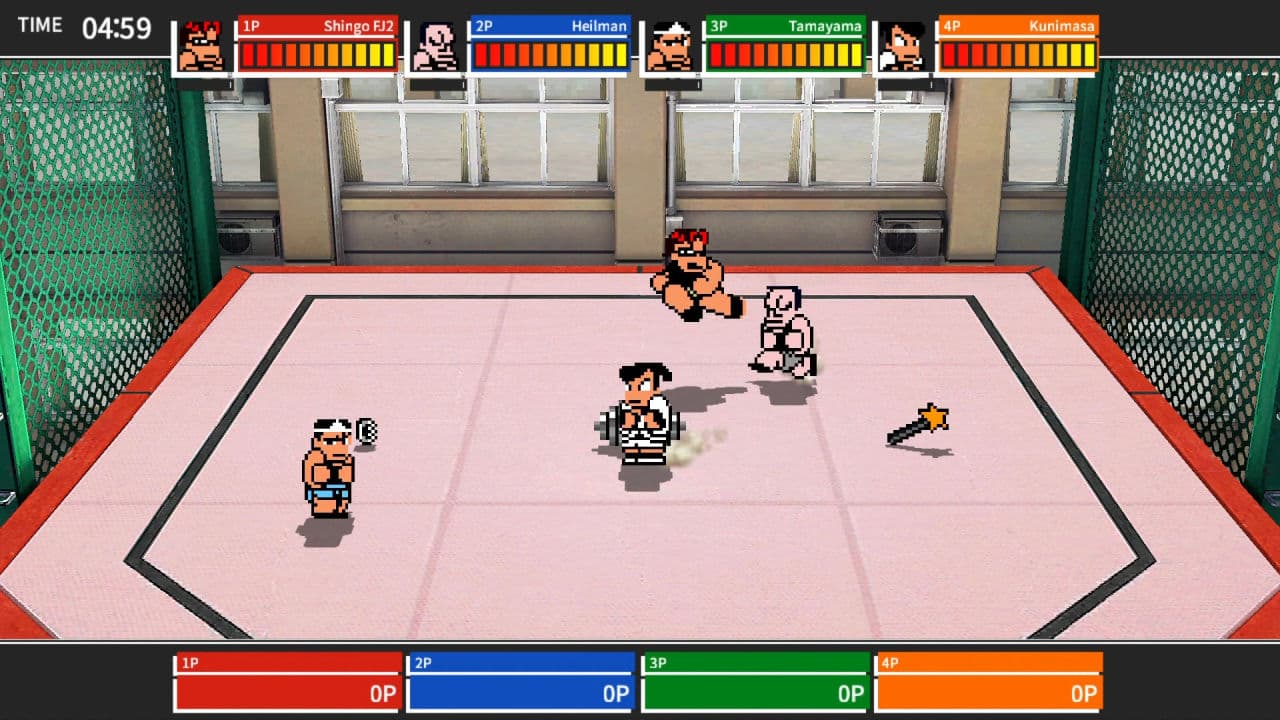1280x720 pixels.
Task: Toggle the 2P blue player indicator badge
Action: click(486, 26)
